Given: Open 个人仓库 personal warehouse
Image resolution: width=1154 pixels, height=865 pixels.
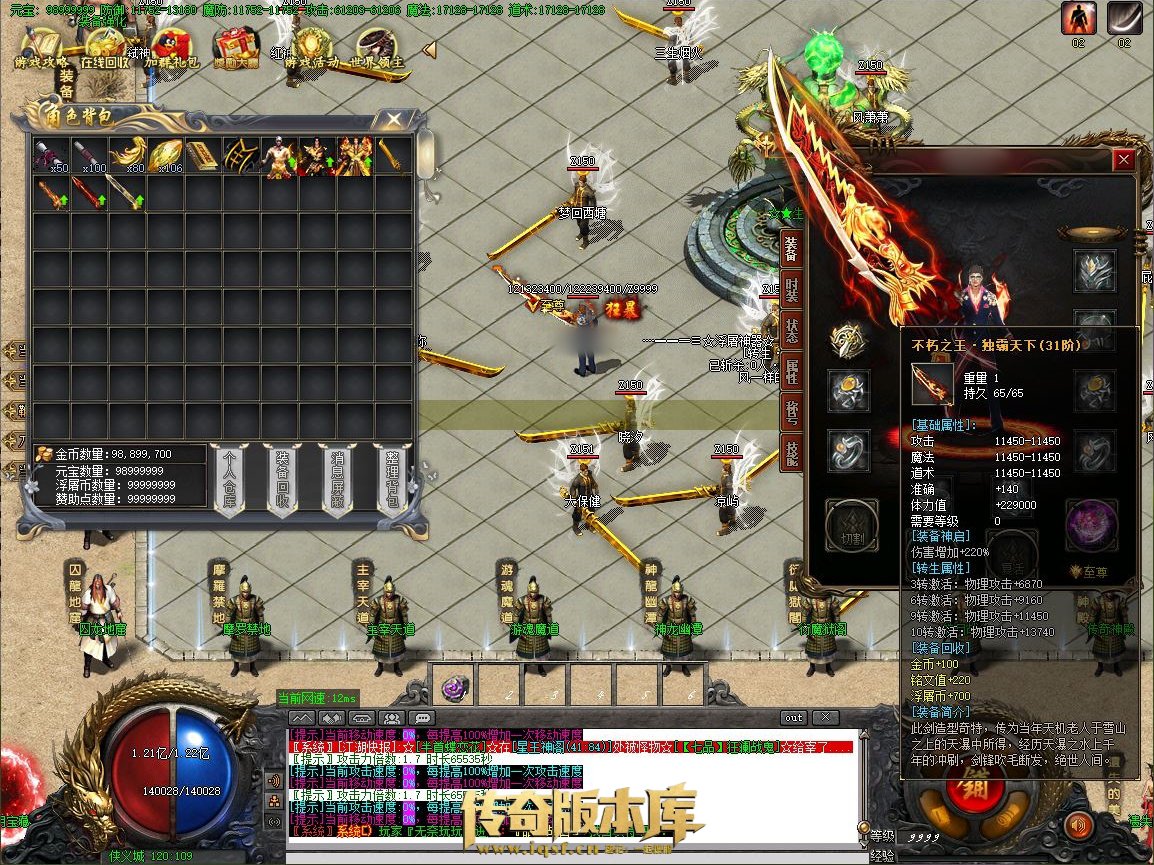Looking at the screenshot, I should coord(230,479).
